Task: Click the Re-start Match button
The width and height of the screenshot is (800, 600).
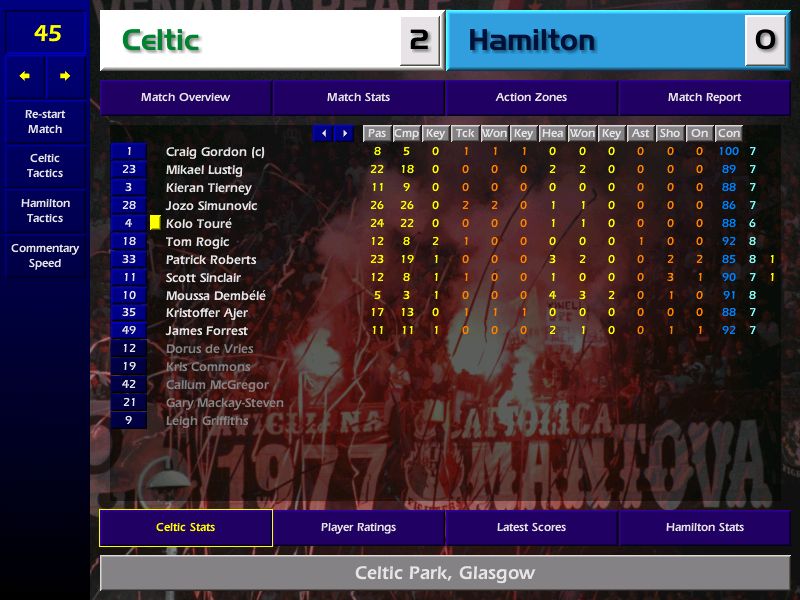Action: 45,121
